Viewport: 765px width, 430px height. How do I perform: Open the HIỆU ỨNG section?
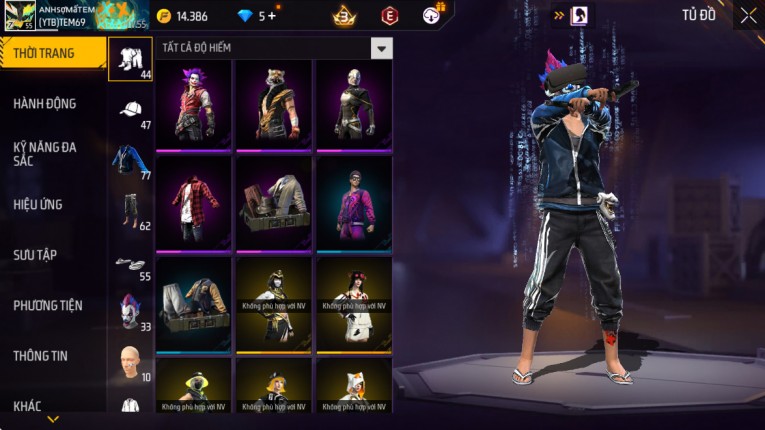point(39,205)
